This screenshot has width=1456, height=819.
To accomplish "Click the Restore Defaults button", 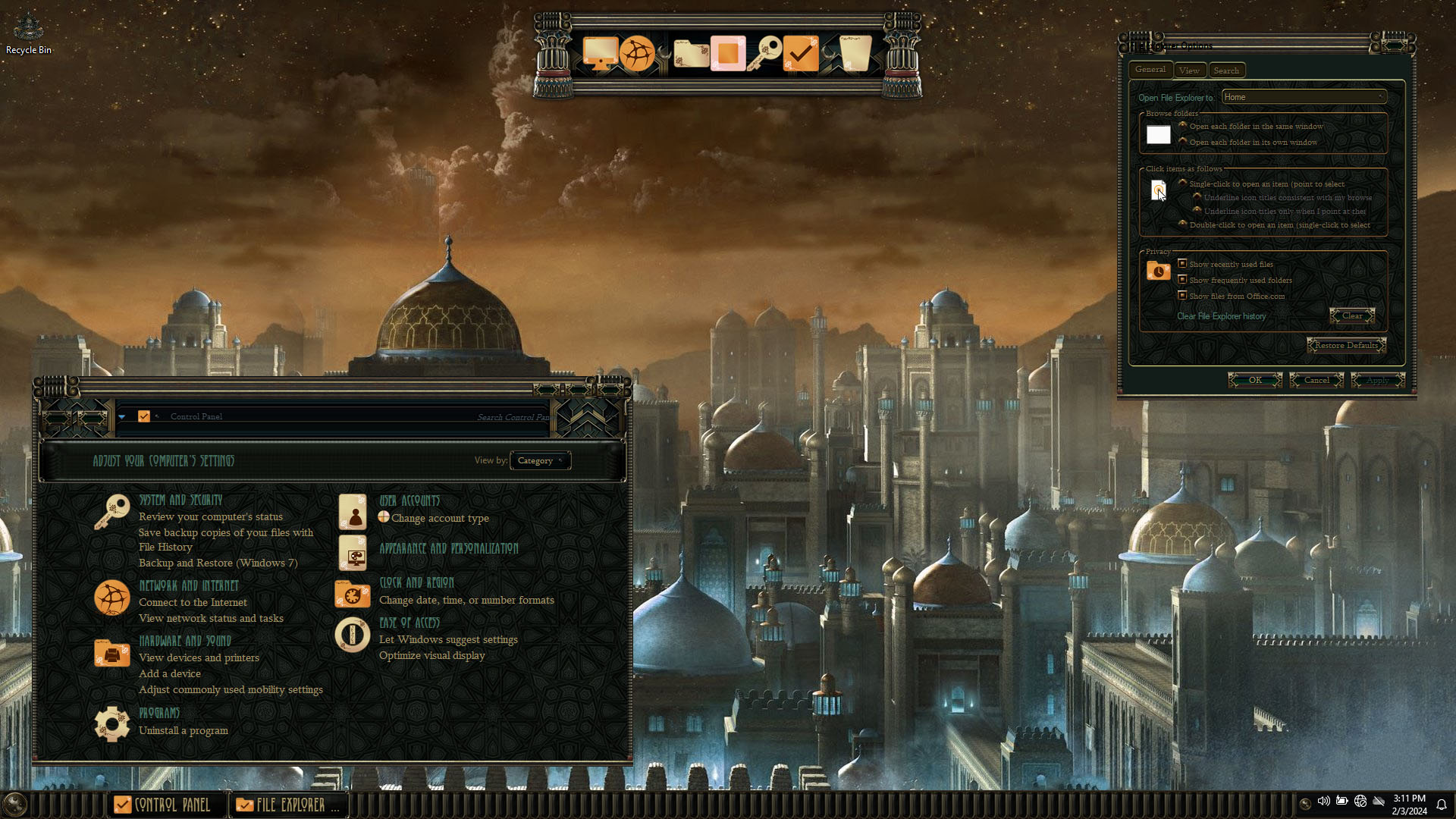I will pos(1346,345).
